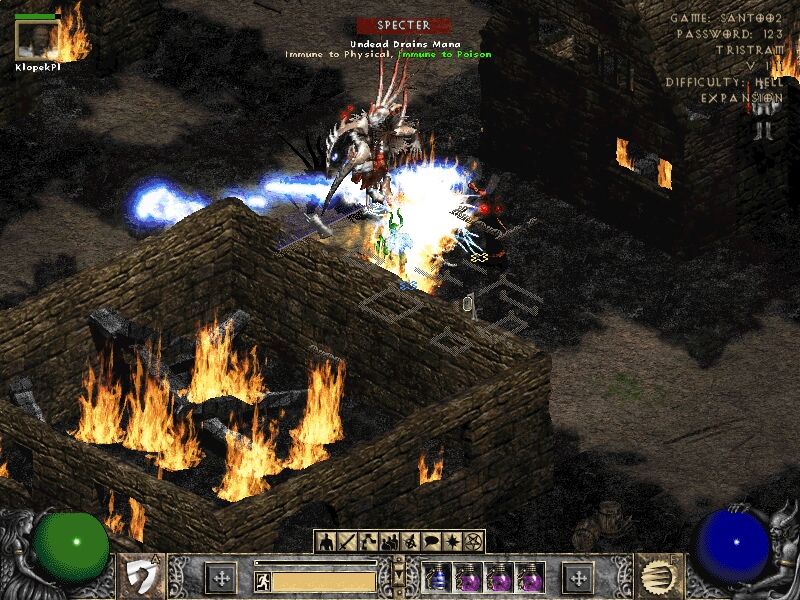Open the character stats screen icon
The width and height of the screenshot is (800, 600).
326,541
